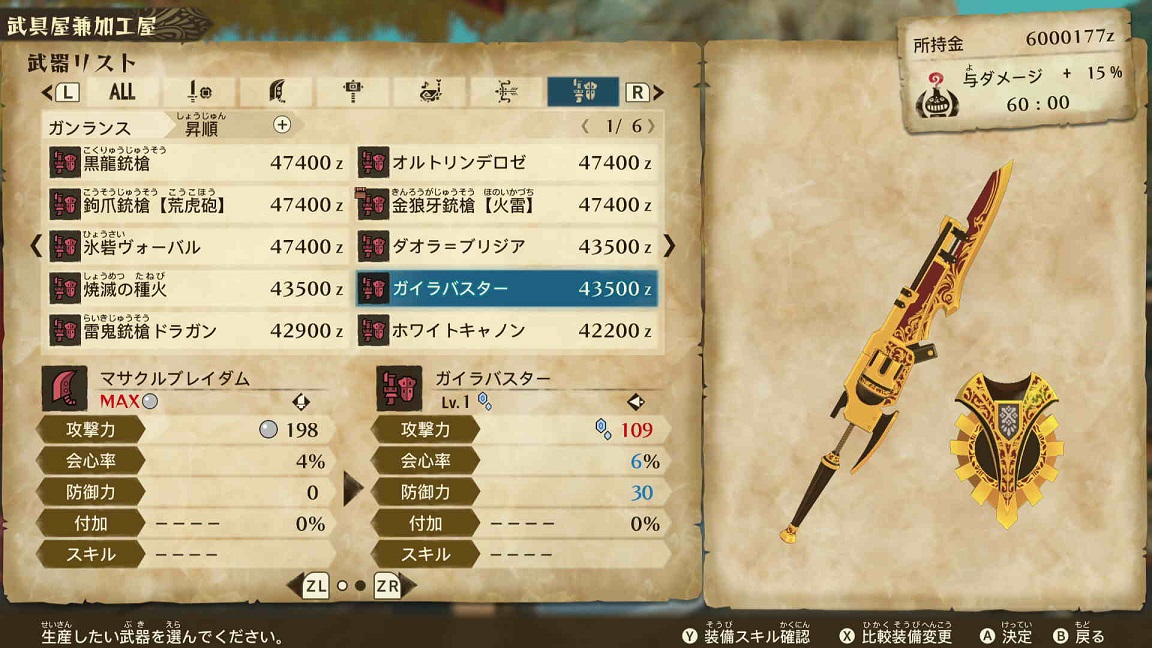Select the gunlance weapon tab
The width and height of the screenshot is (1152, 648).
(583, 92)
